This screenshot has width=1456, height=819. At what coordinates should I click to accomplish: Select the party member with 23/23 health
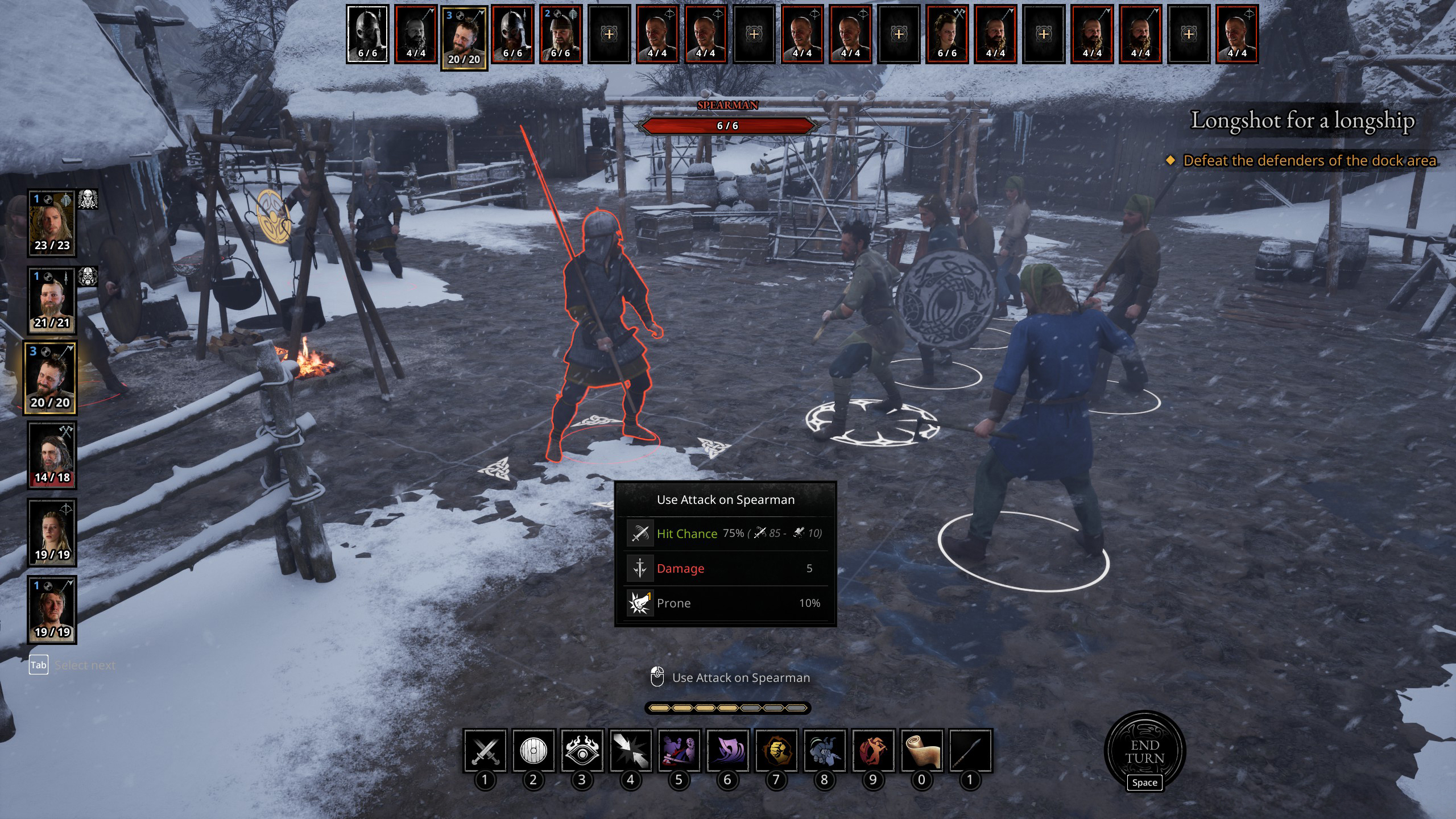pyautogui.click(x=52, y=224)
